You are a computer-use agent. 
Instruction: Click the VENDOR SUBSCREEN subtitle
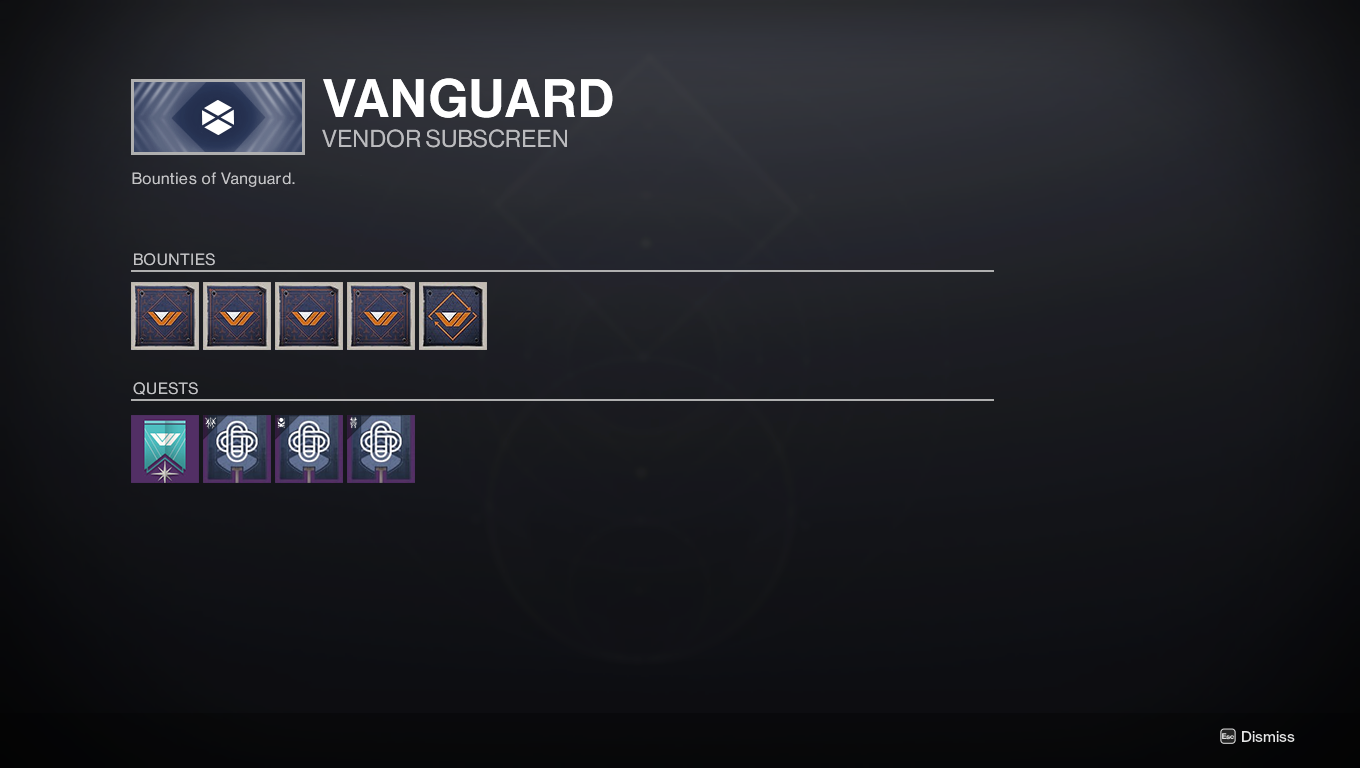click(444, 139)
